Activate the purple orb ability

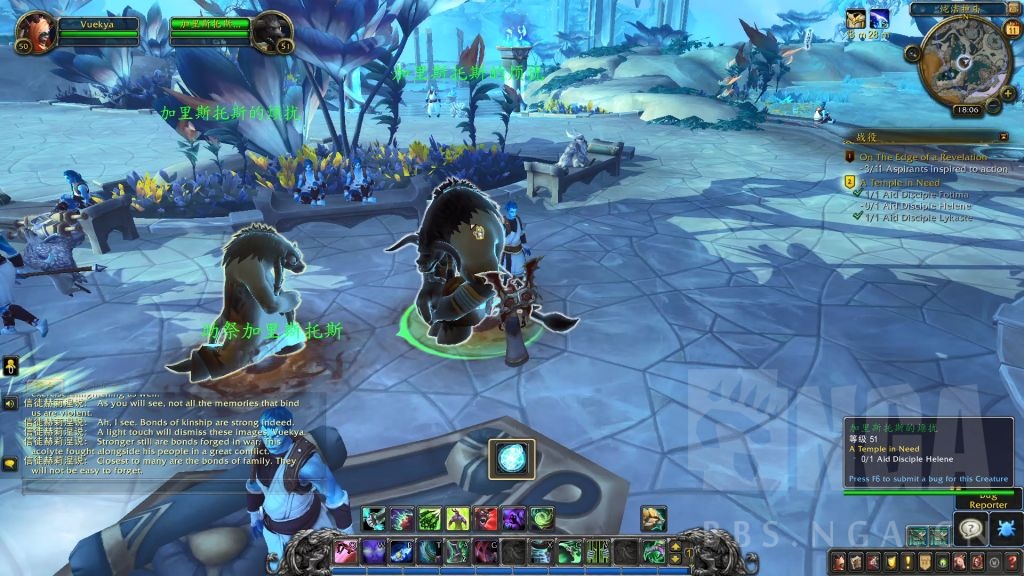(514, 518)
